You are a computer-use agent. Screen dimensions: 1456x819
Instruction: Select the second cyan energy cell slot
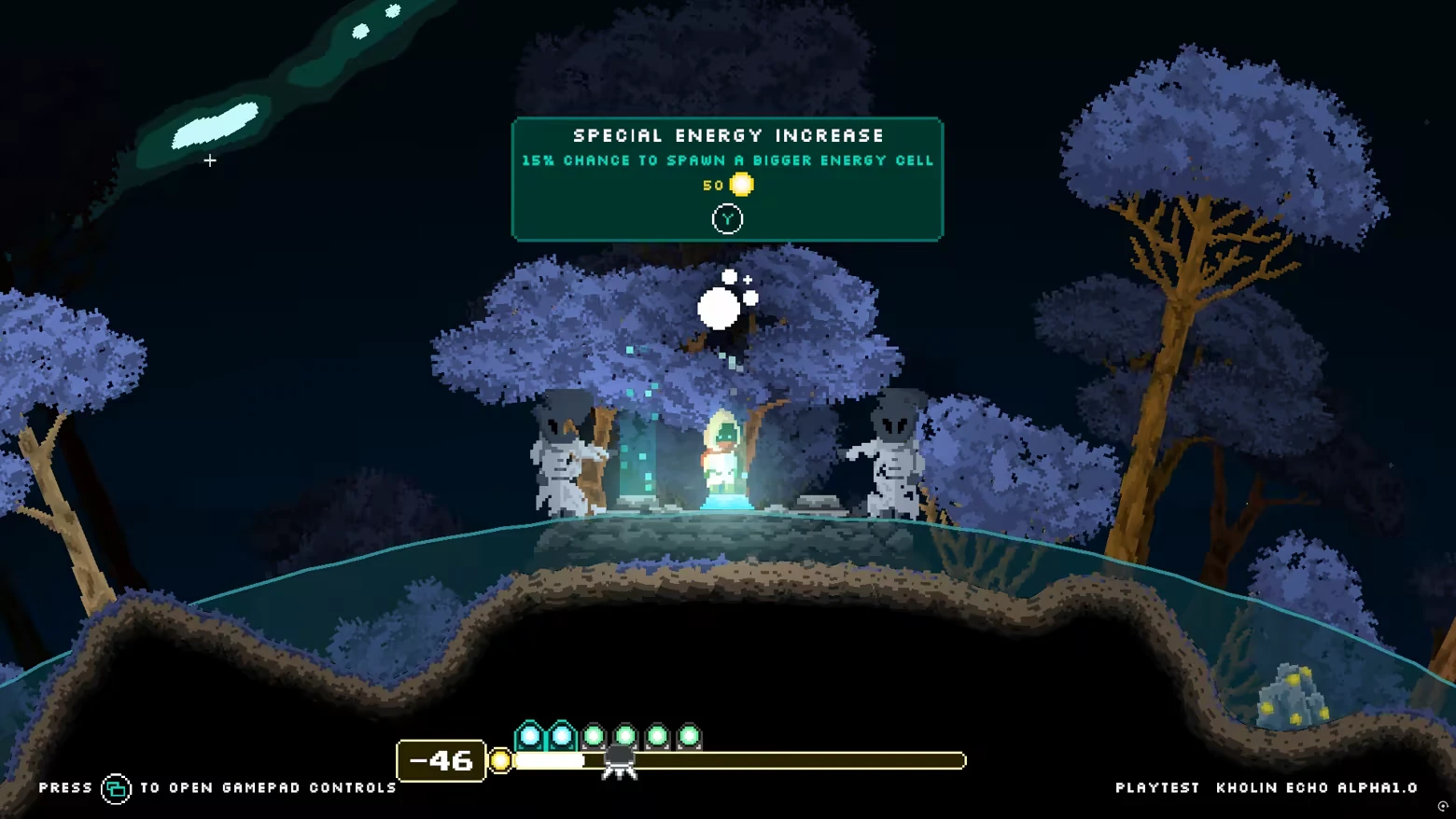pyautogui.click(x=560, y=735)
